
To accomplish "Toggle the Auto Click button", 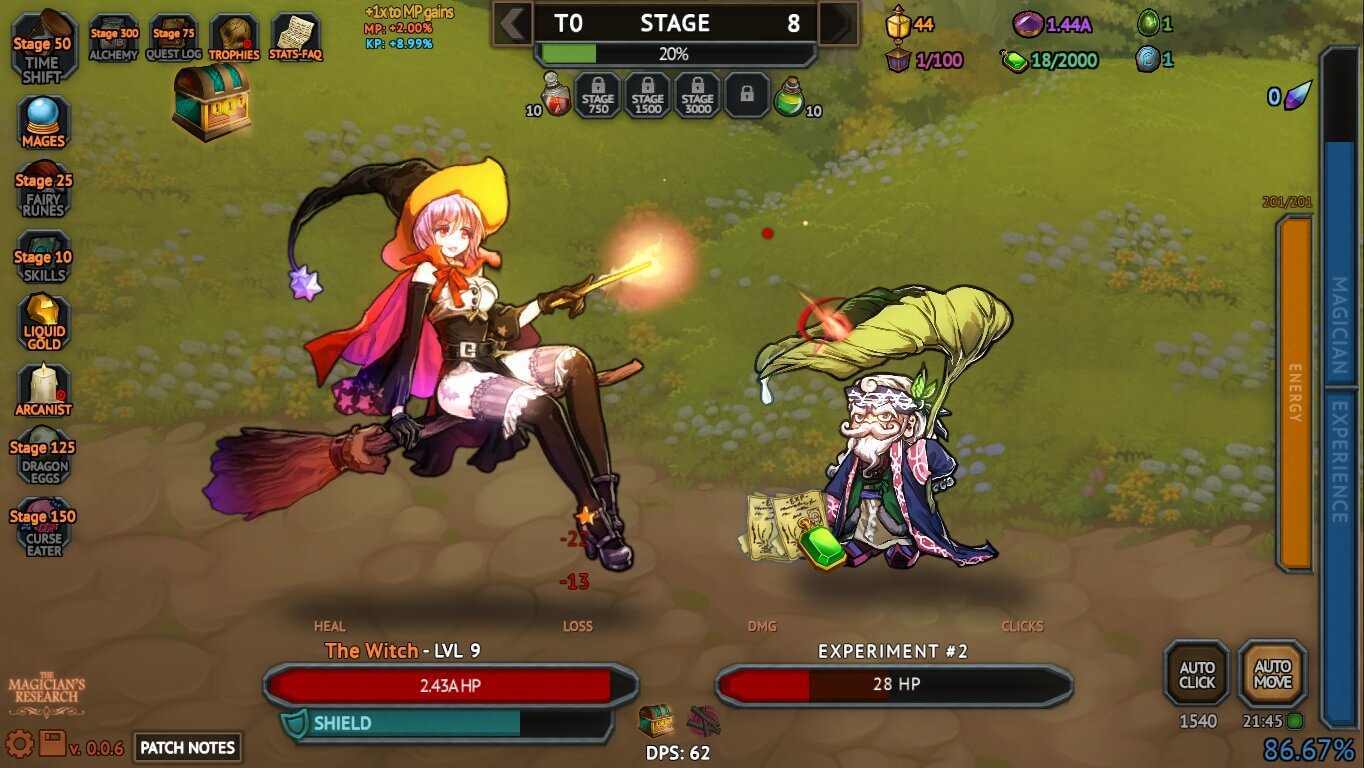I will (1196, 674).
